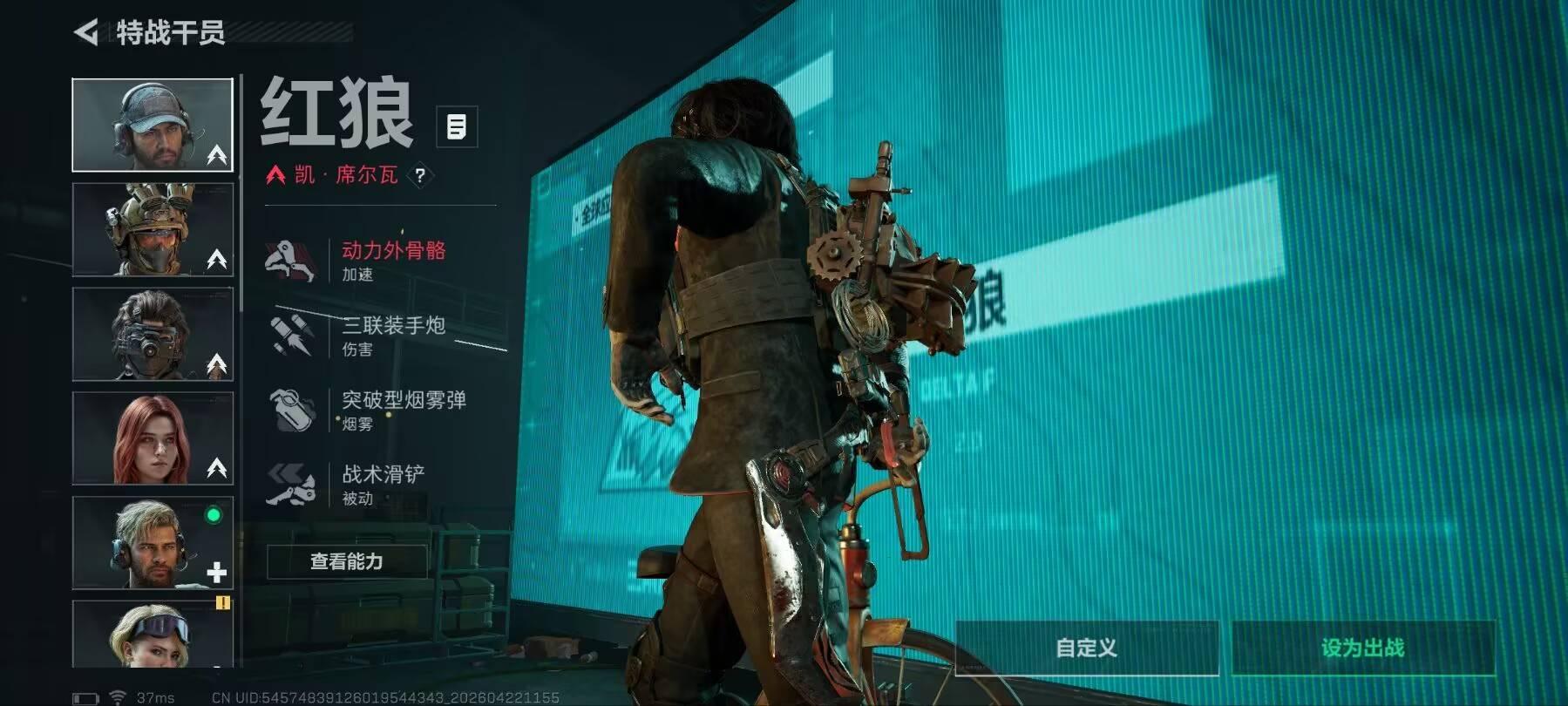Choose the operator with the masked tactical helmet
The width and height of the screenshot is (1568, 706).
tap(153, 230)
